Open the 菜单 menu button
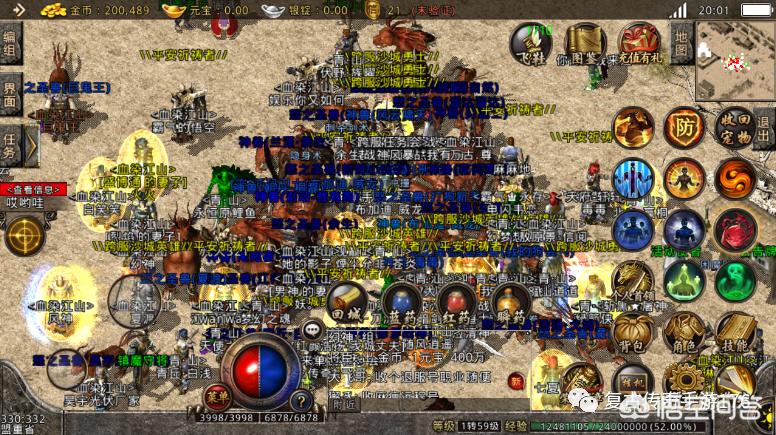The image size is (776, 435). pos(216,393)
